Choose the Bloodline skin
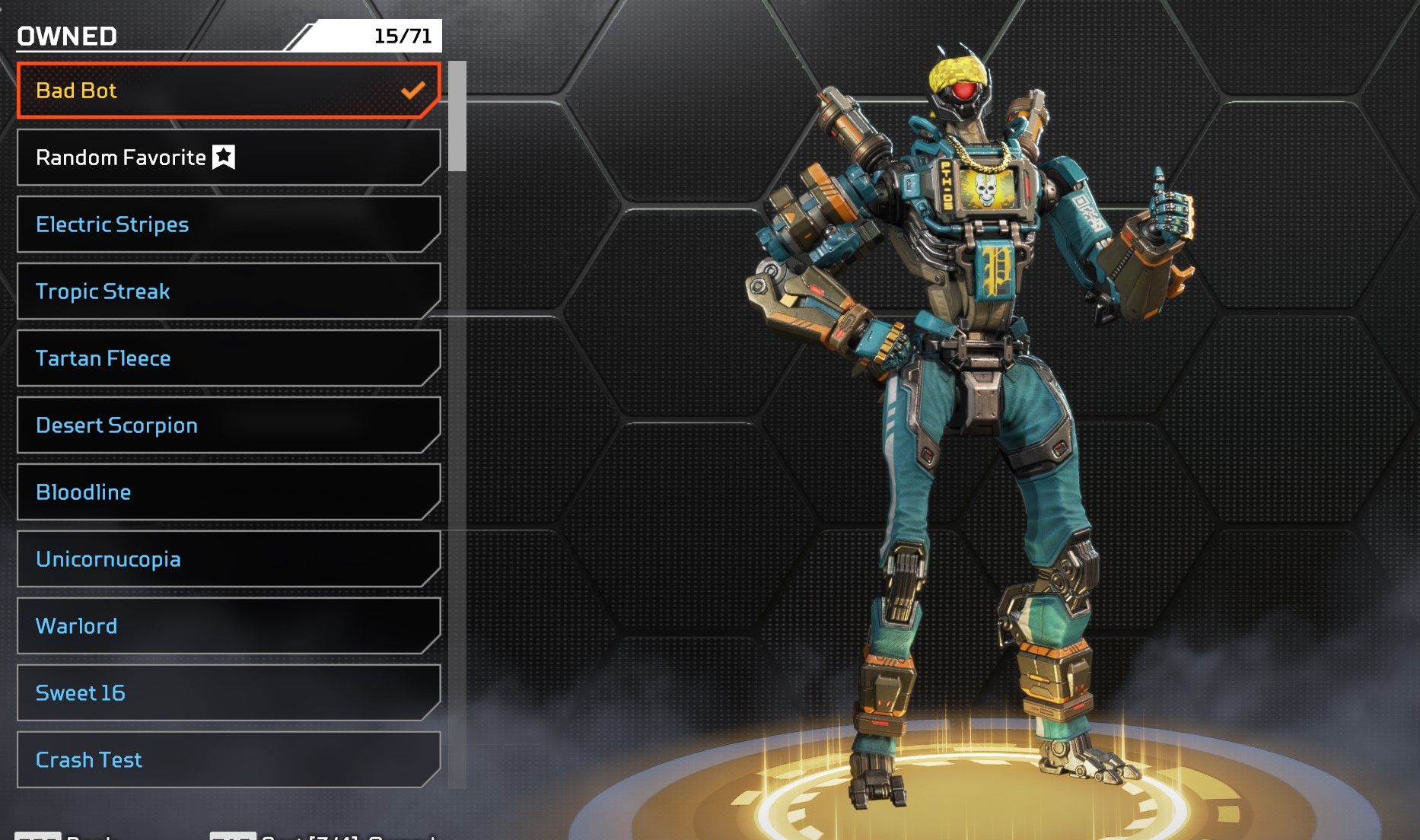This screenshot has height=840, width=1420. coord(228,492)
